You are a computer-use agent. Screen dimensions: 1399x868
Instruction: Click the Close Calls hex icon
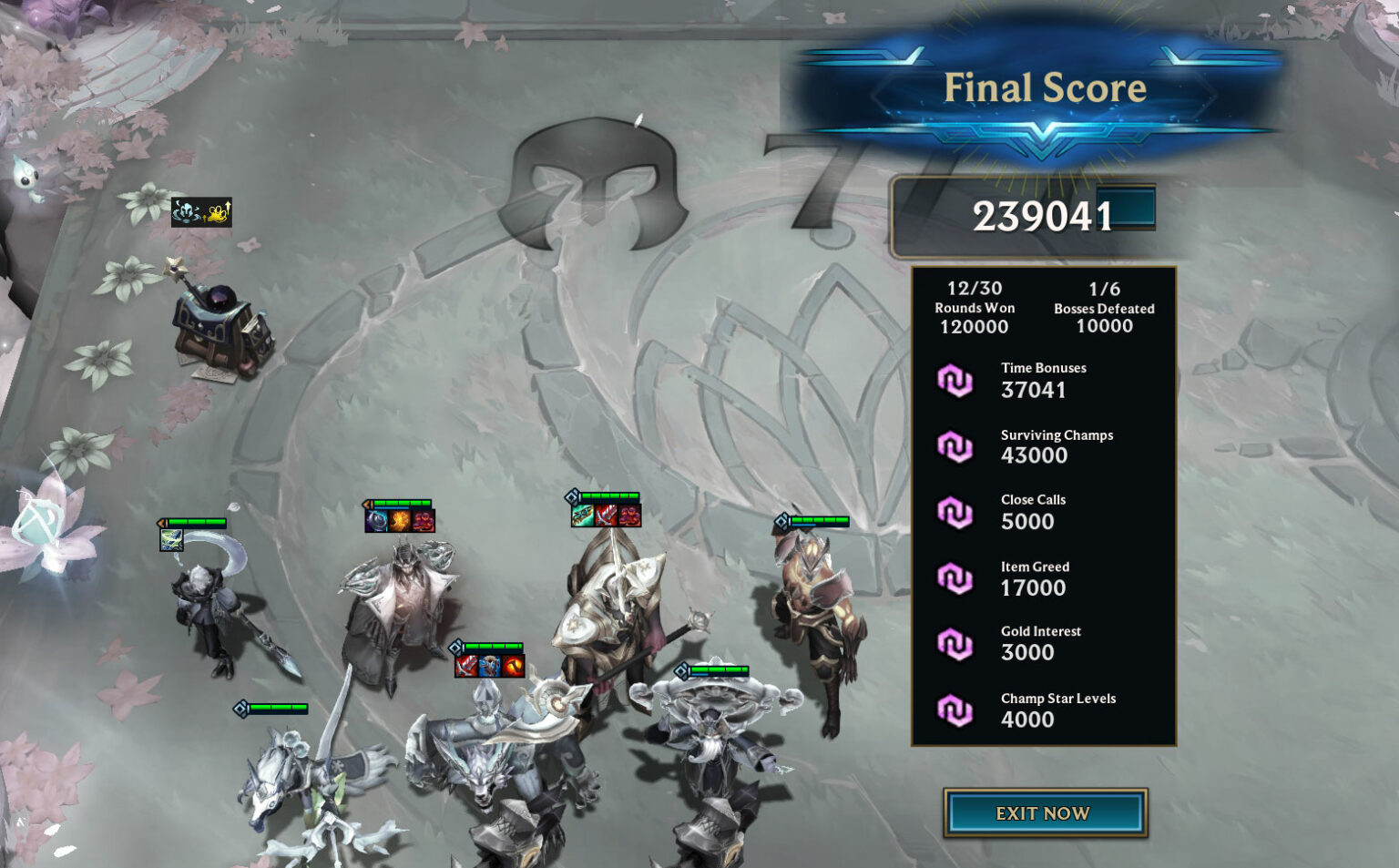(957, 512)
